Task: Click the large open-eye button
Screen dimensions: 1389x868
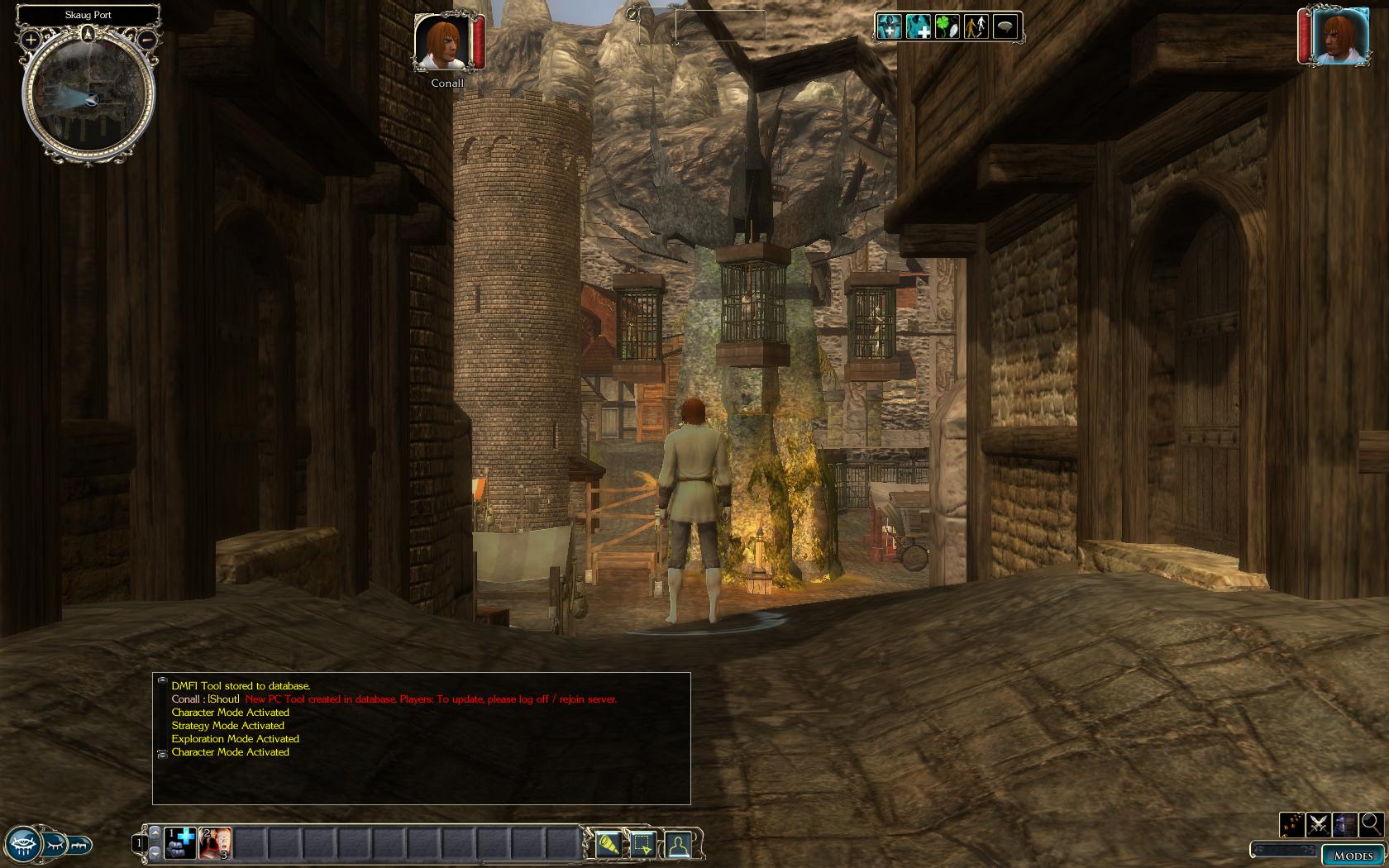Action: [x=21, y=845]
